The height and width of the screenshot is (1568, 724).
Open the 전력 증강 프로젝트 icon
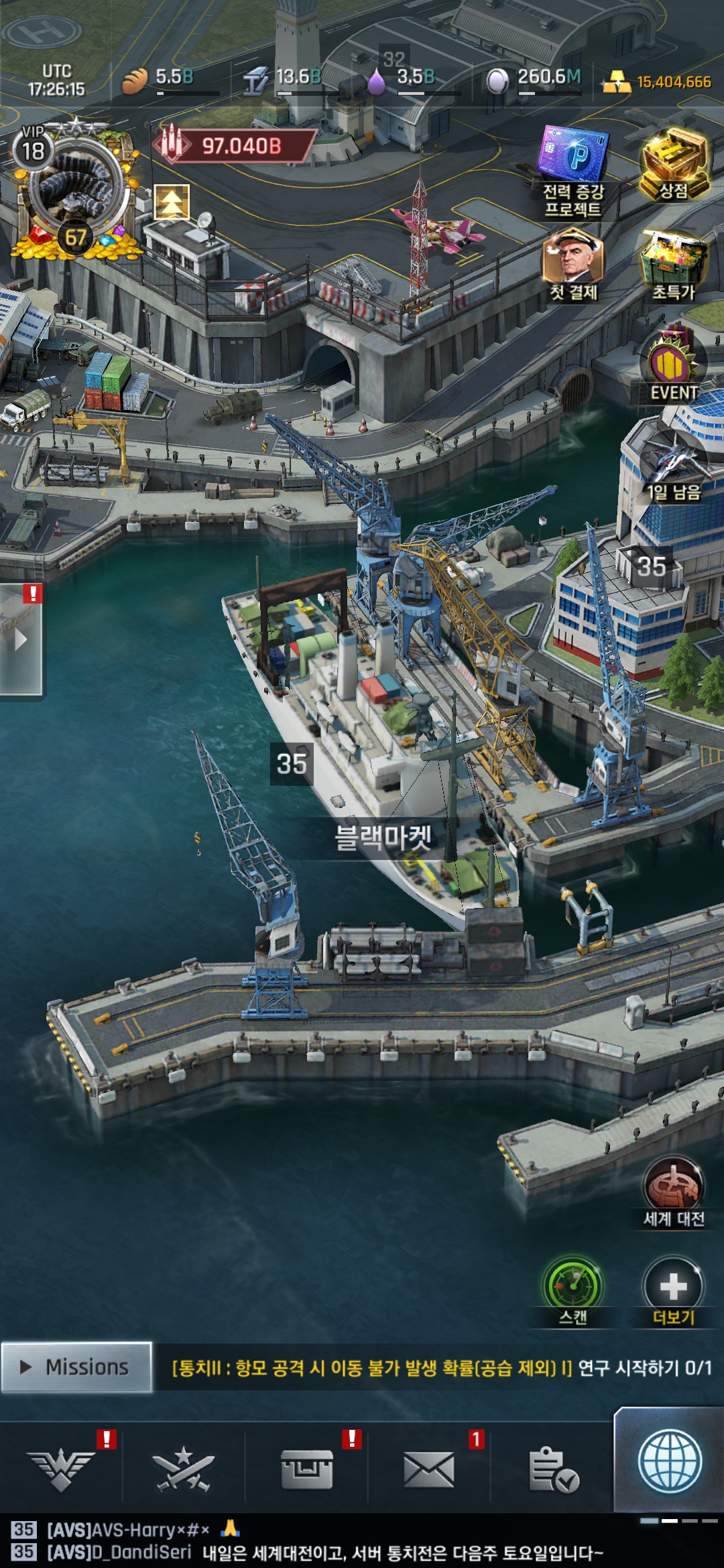(575, 171)
